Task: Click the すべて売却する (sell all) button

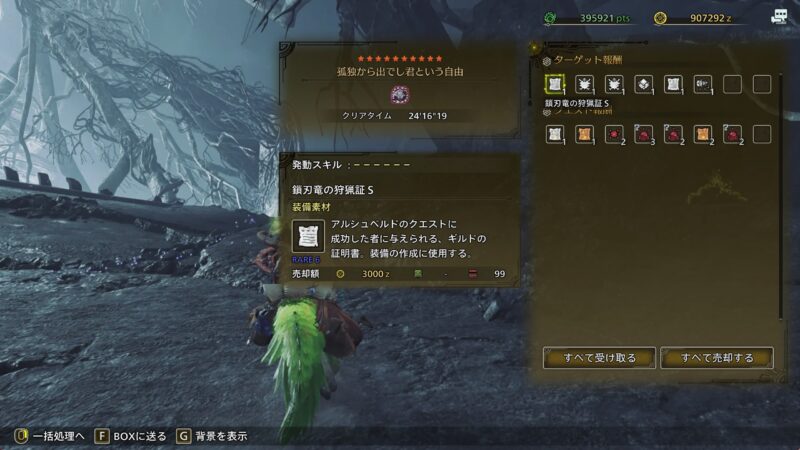Action: (x=717, y=357)
